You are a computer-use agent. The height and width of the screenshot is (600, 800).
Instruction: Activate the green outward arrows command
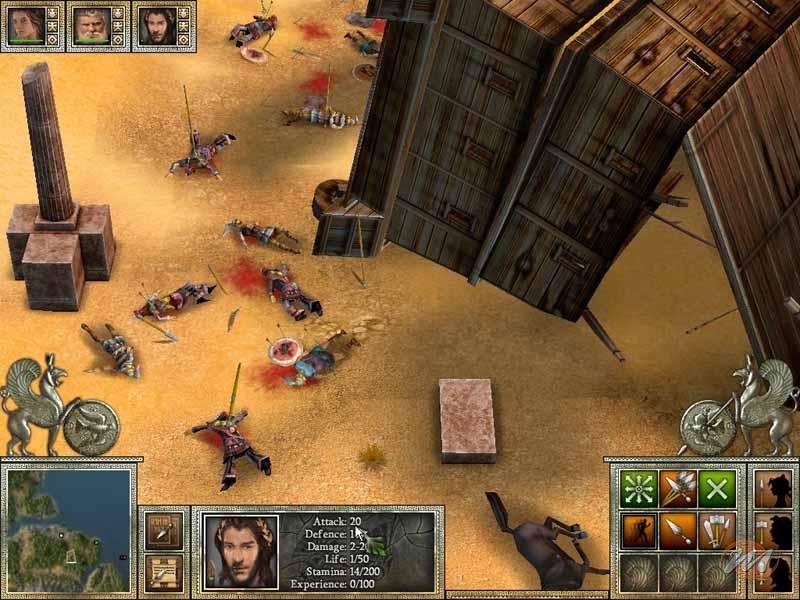[x=639, y=489]
